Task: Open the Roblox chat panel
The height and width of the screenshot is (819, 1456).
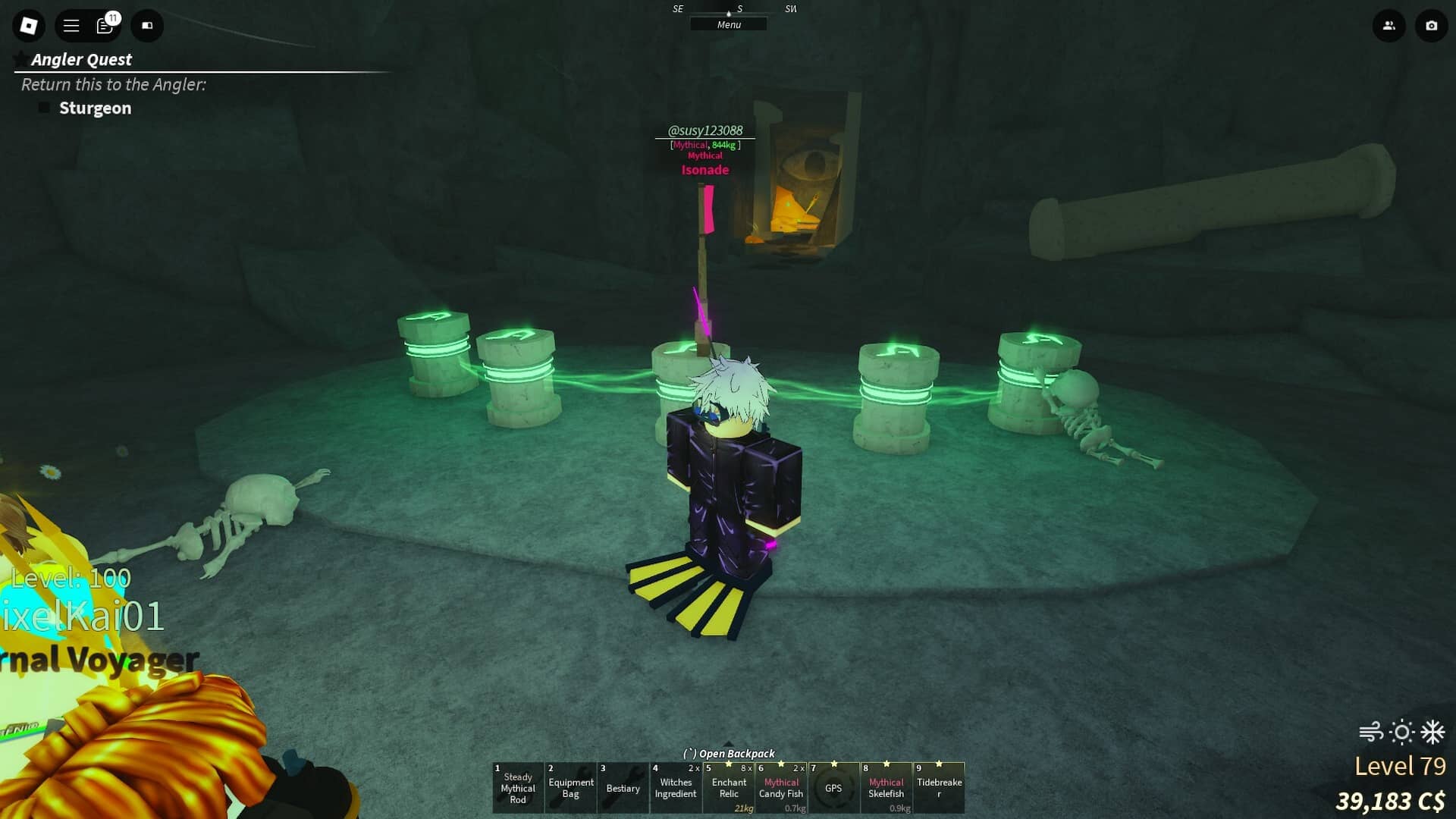Action: 105,26
